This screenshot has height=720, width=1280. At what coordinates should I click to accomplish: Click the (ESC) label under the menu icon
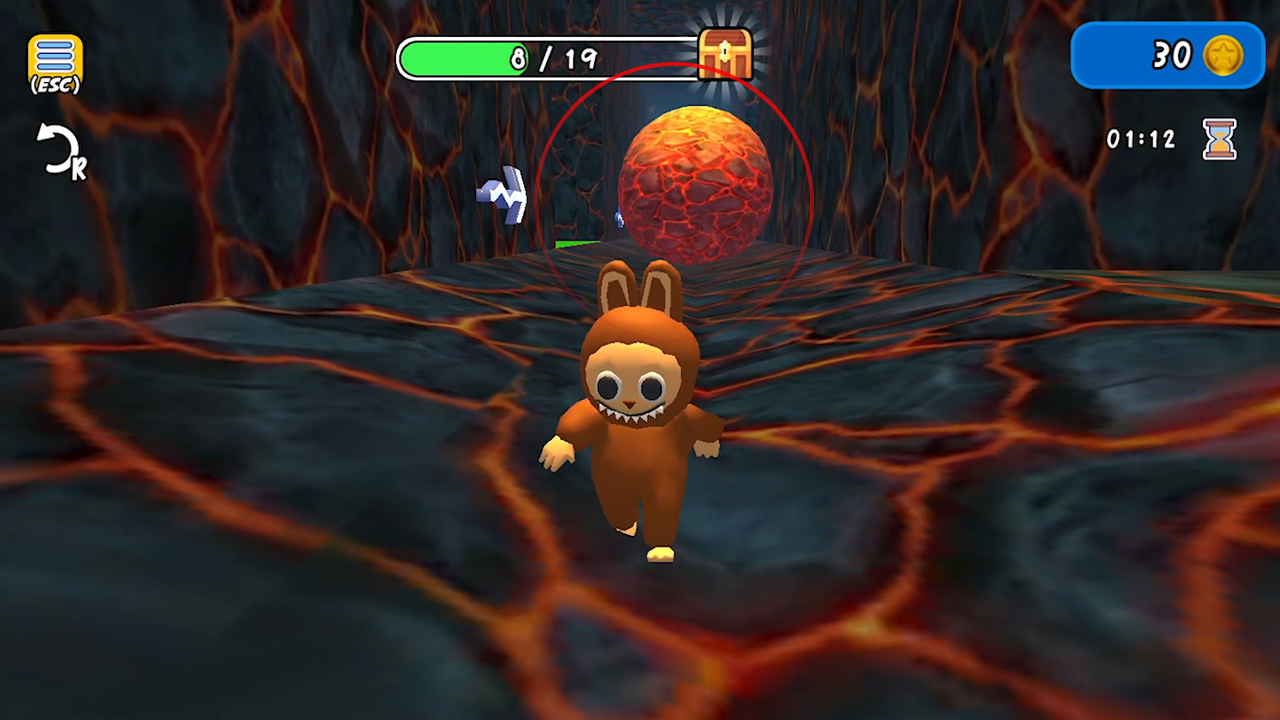point(55,85)
